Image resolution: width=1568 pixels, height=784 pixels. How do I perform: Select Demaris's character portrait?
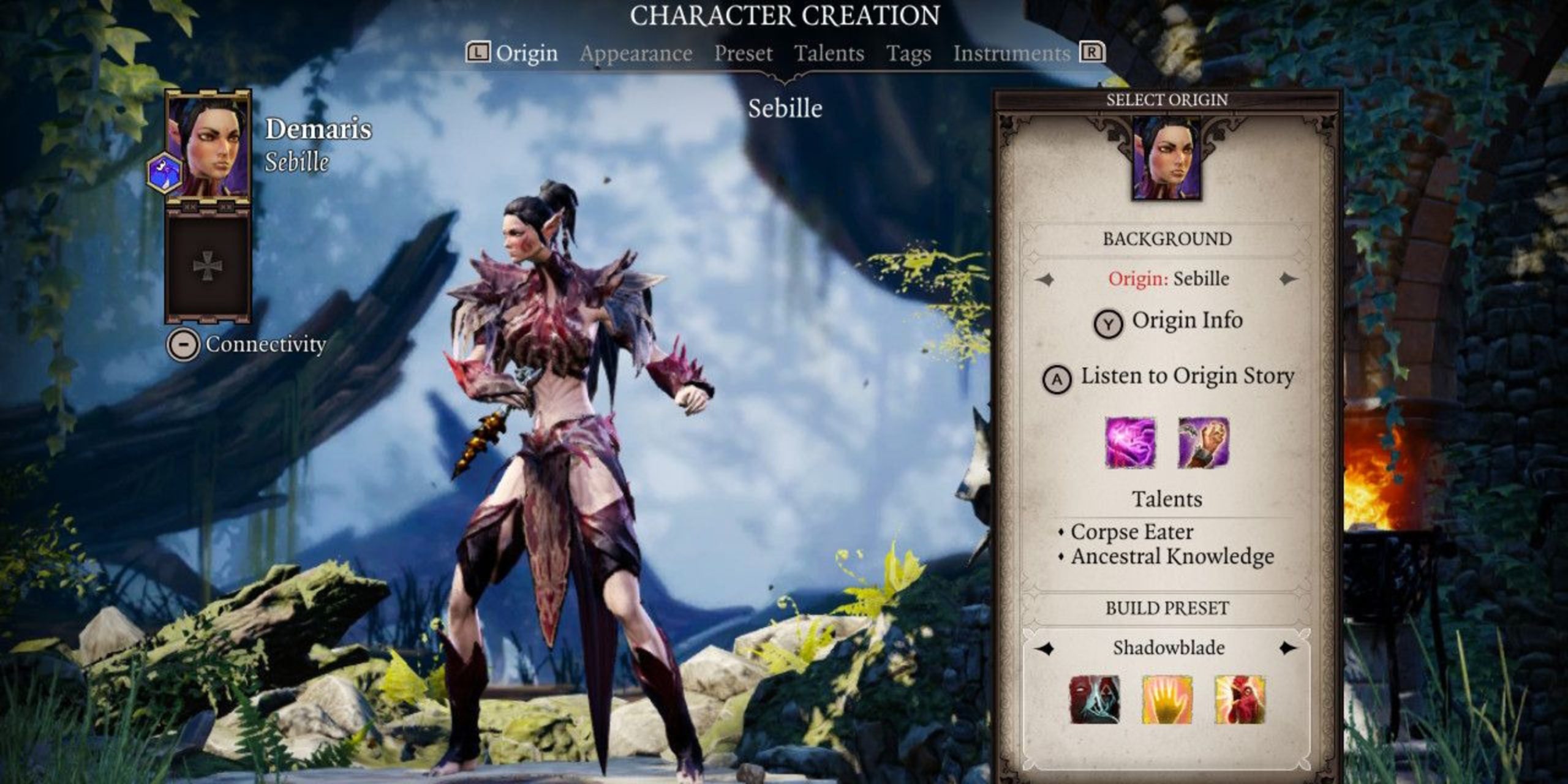tap(208, 147)
